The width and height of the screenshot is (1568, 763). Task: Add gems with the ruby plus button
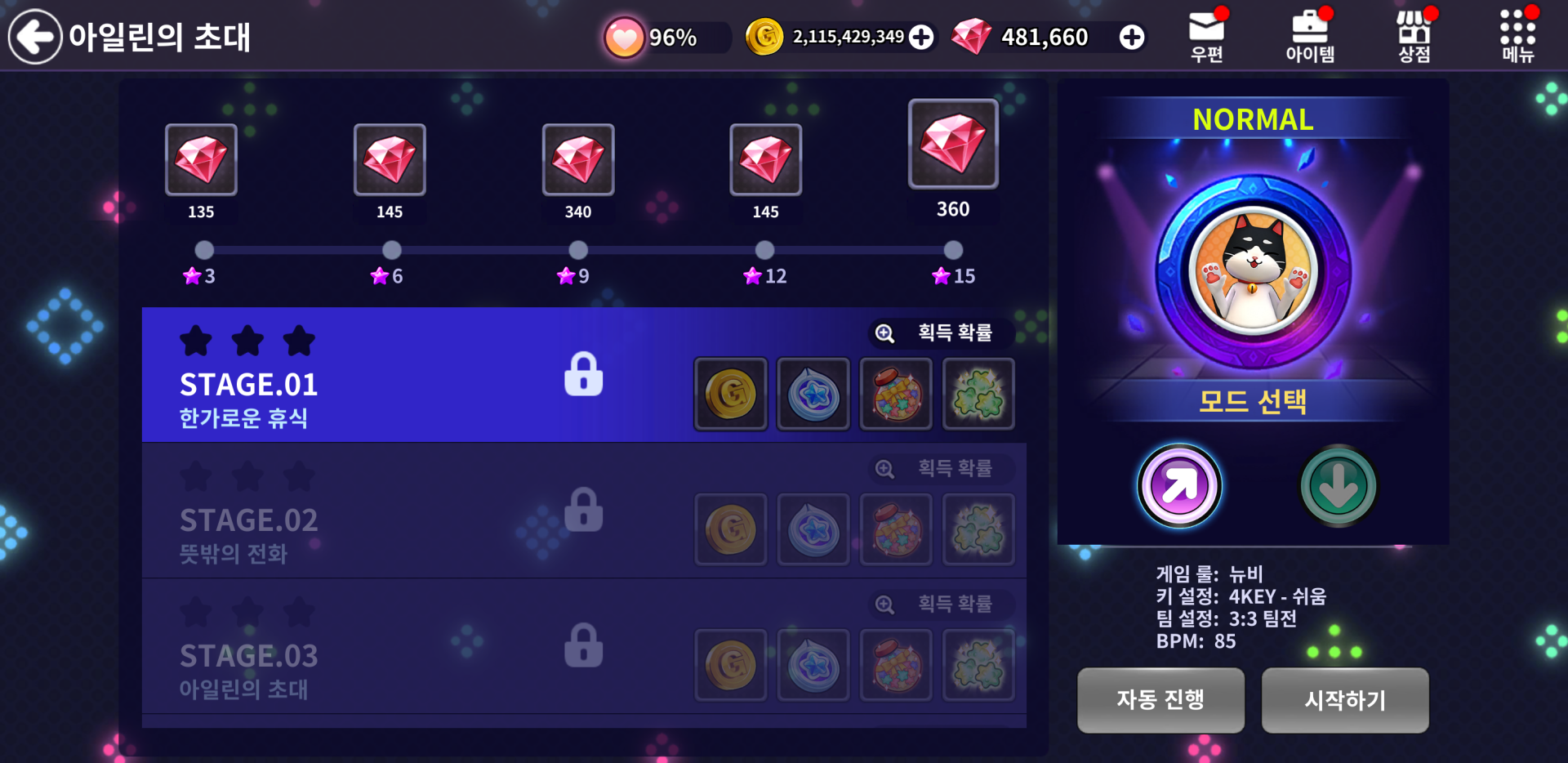click(1132, 37)
